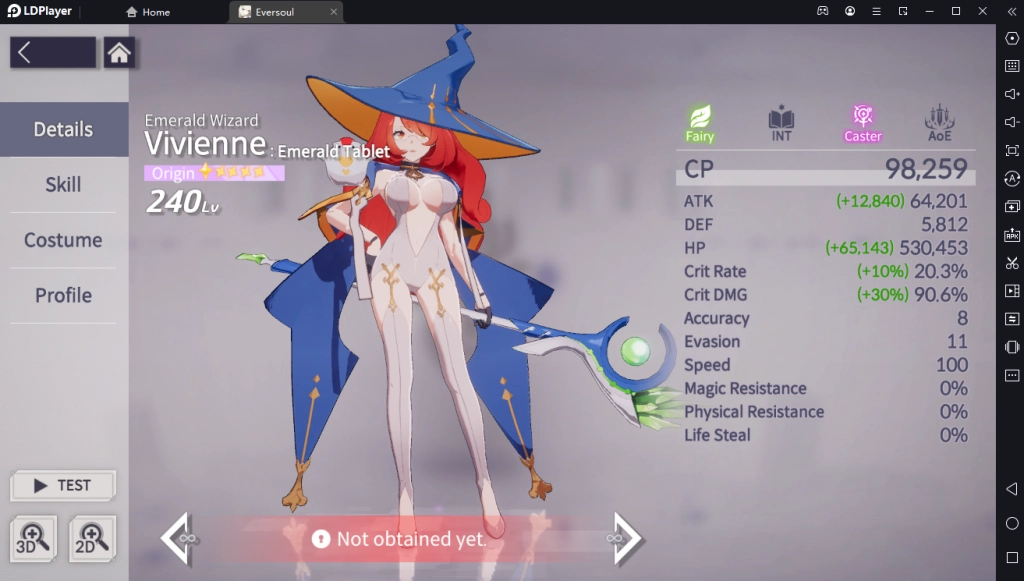Zoom the 3D model view
1024x581 pixels.
click(x=36, y=539)
